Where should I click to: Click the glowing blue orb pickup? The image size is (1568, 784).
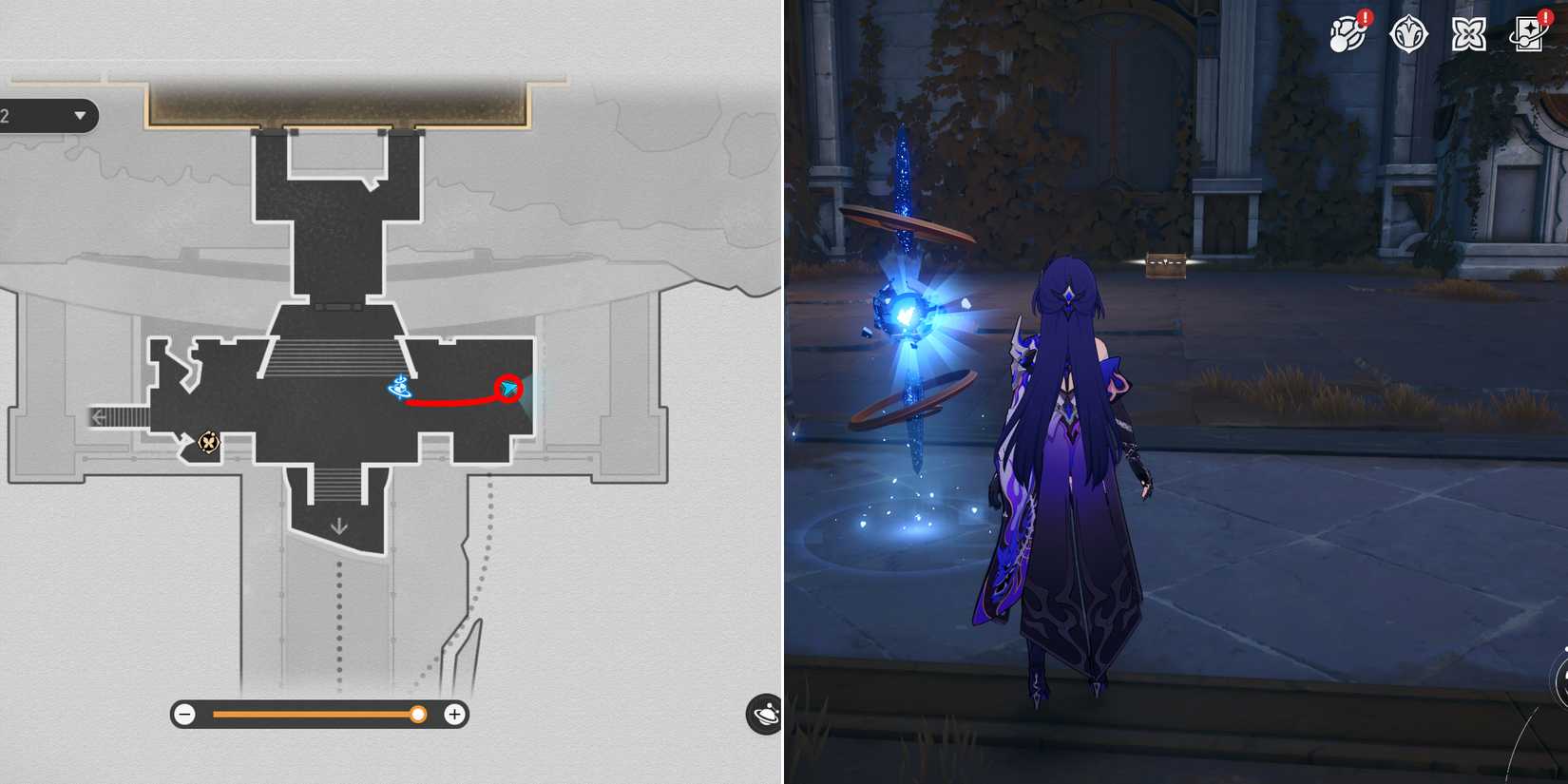[x=908, y=314]
